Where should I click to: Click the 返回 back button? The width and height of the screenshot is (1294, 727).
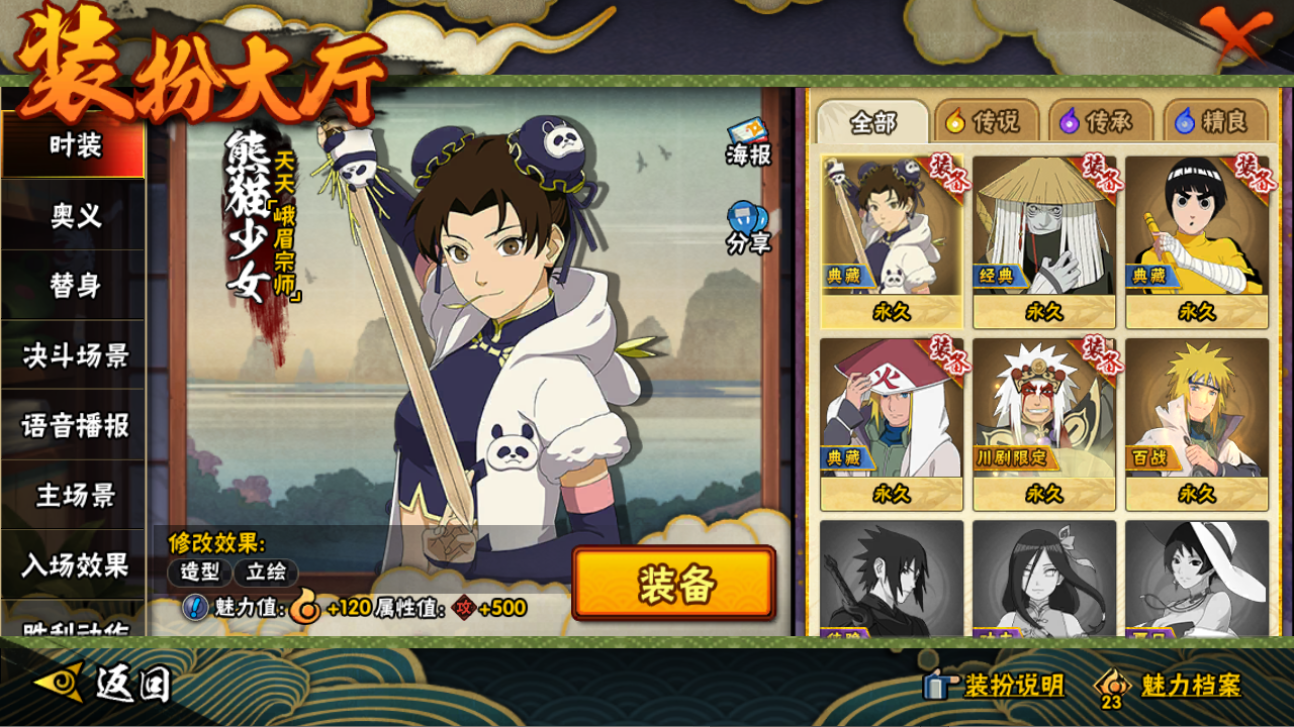point(104,684)
